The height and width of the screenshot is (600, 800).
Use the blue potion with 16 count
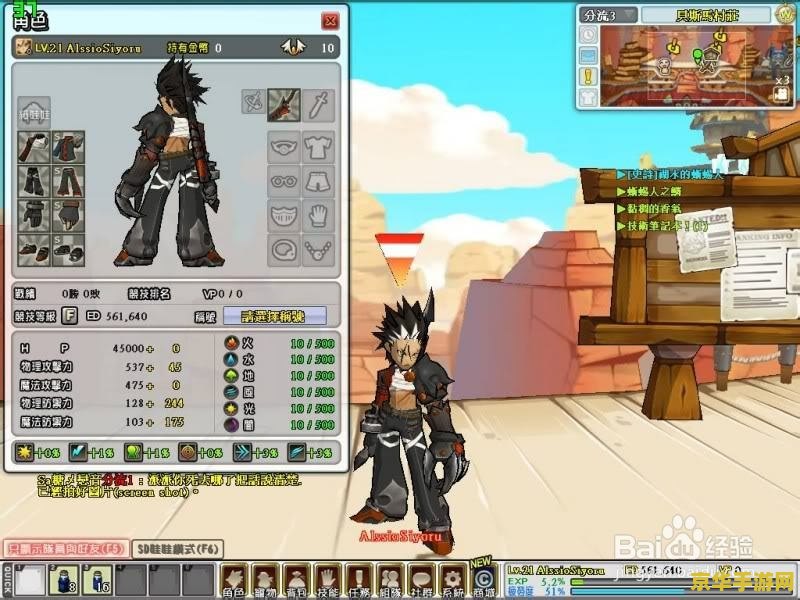99,579
